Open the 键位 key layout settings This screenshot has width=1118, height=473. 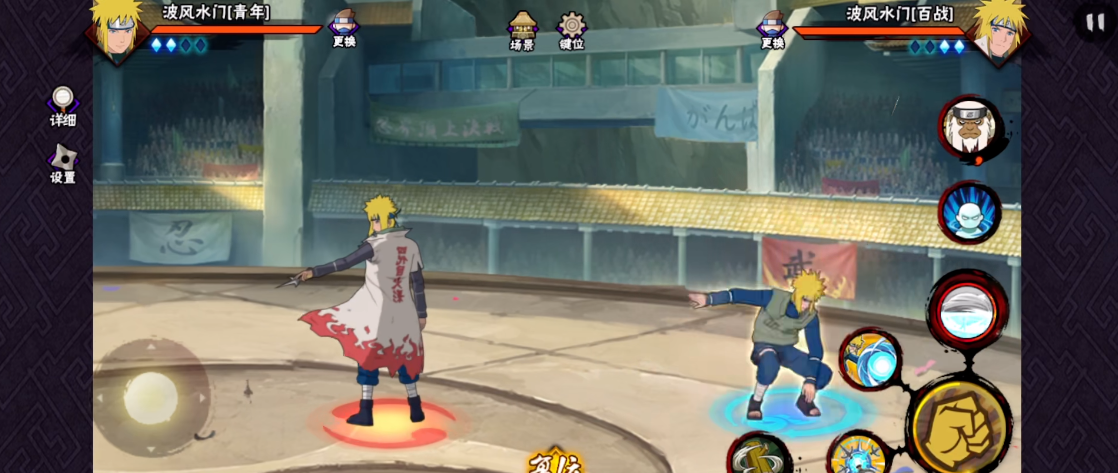pyautogui.click(x=572, y=30)
